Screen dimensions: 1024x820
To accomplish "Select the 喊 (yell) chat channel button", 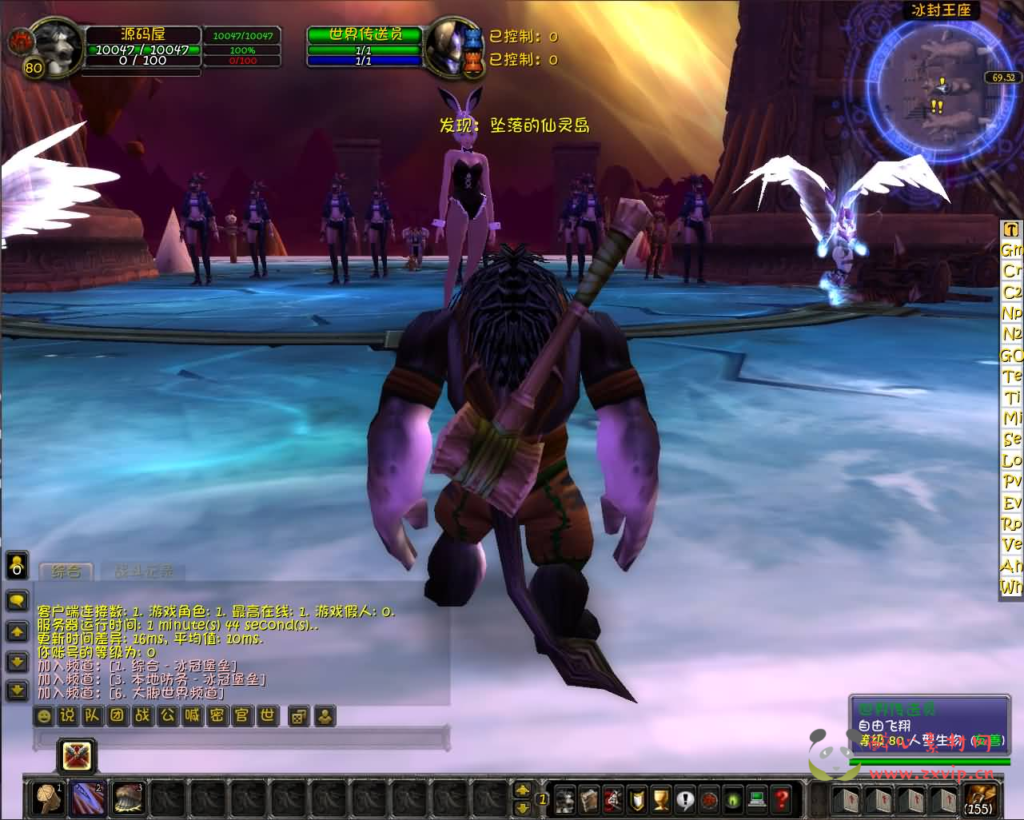I will (x=192, y=716).
